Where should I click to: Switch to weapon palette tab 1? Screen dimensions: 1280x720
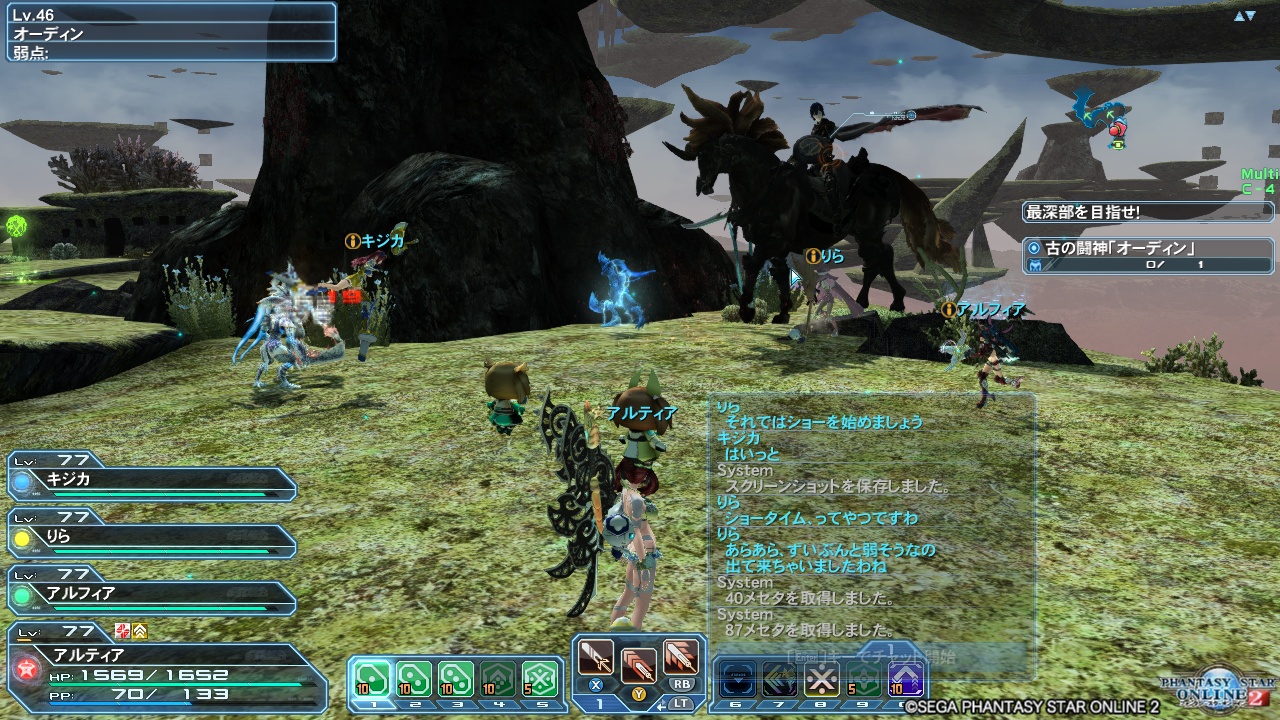[600, 703]
